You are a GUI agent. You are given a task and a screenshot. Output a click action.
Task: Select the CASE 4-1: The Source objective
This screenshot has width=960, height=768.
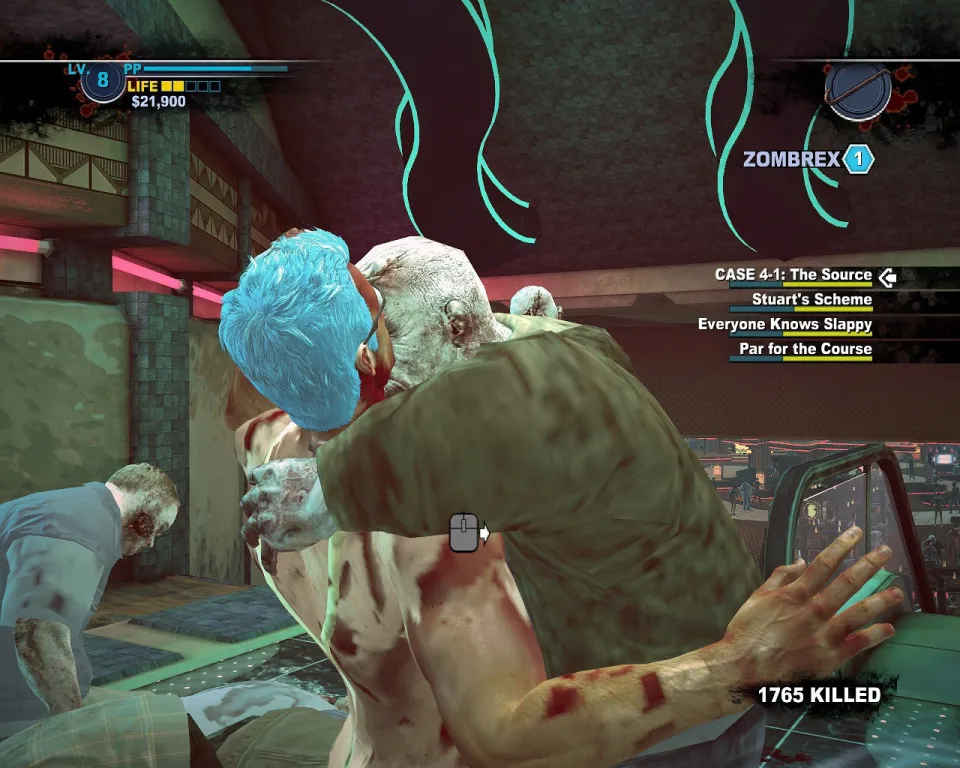pos(793,275)
